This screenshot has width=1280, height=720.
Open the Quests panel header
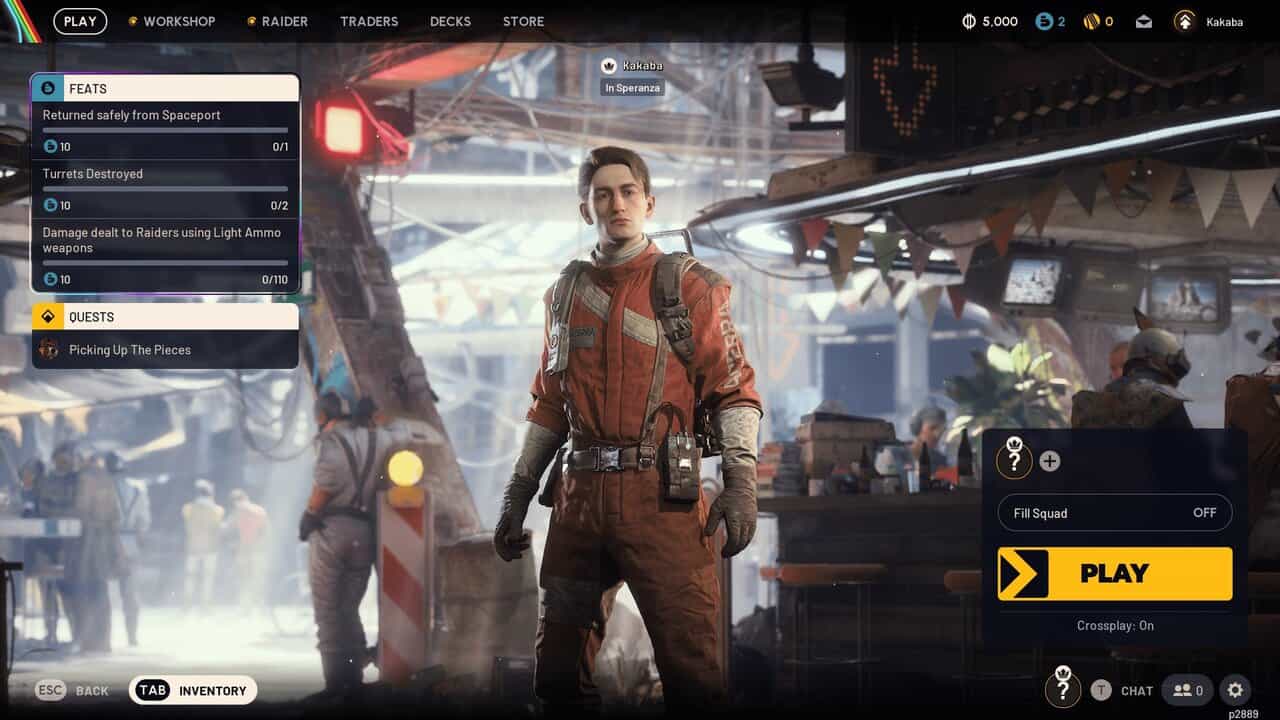(x=165, y=317)
